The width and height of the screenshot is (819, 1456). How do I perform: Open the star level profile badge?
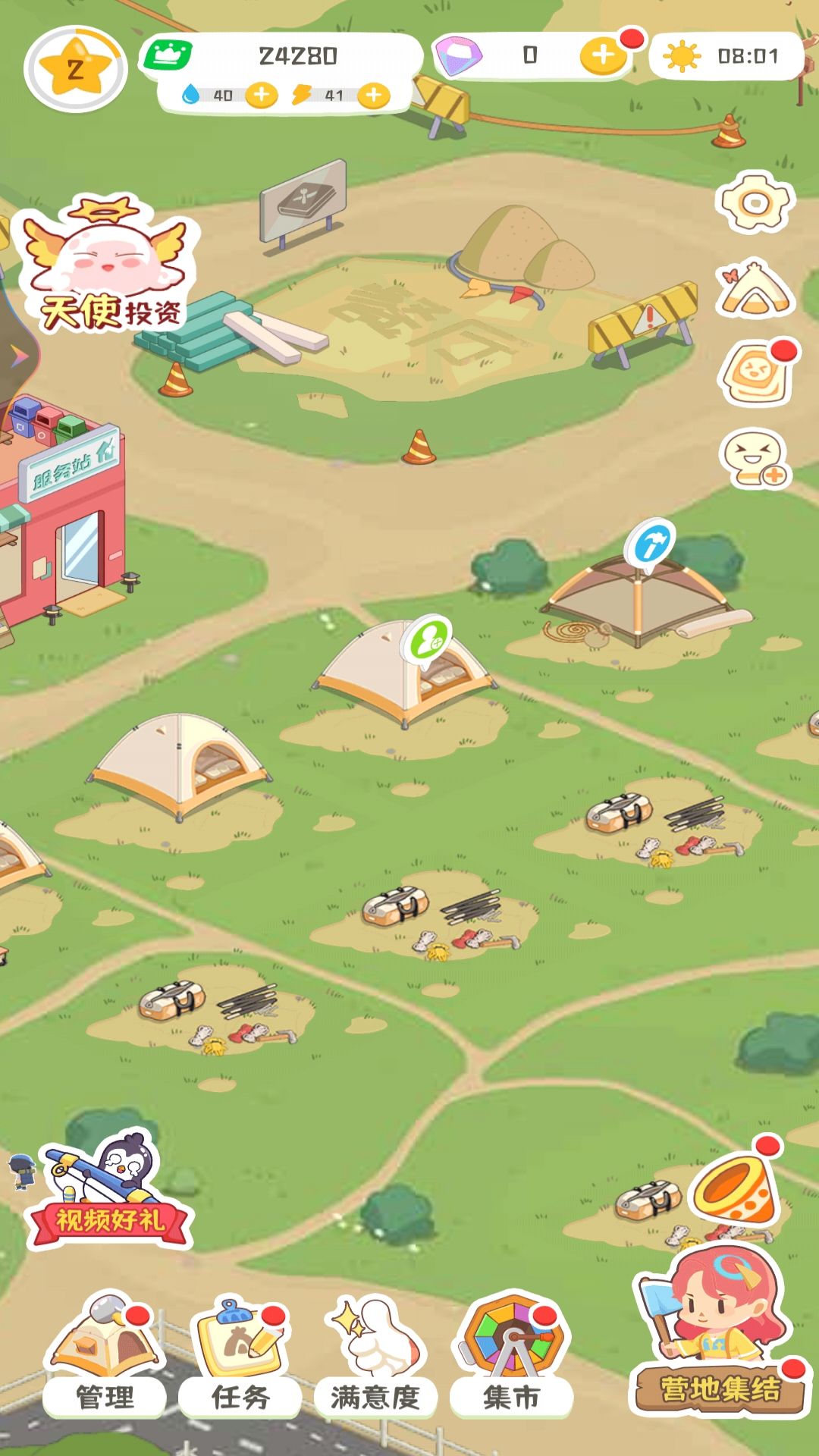tap(75, 70)
